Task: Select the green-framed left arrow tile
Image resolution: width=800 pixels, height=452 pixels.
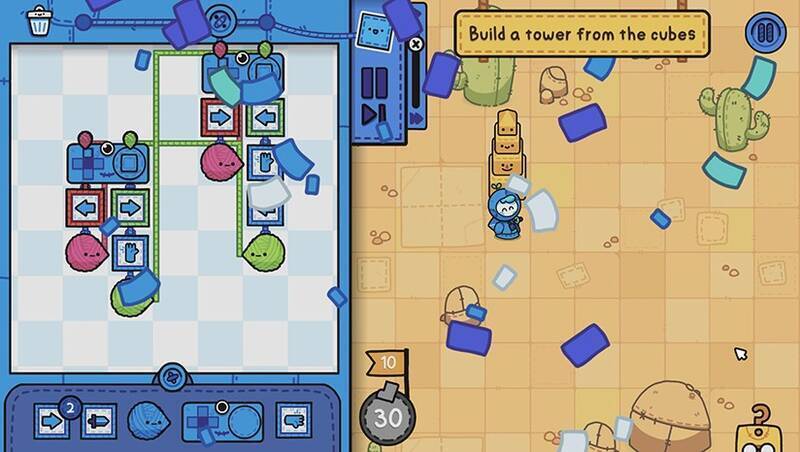Action: [x=264, y=118]
